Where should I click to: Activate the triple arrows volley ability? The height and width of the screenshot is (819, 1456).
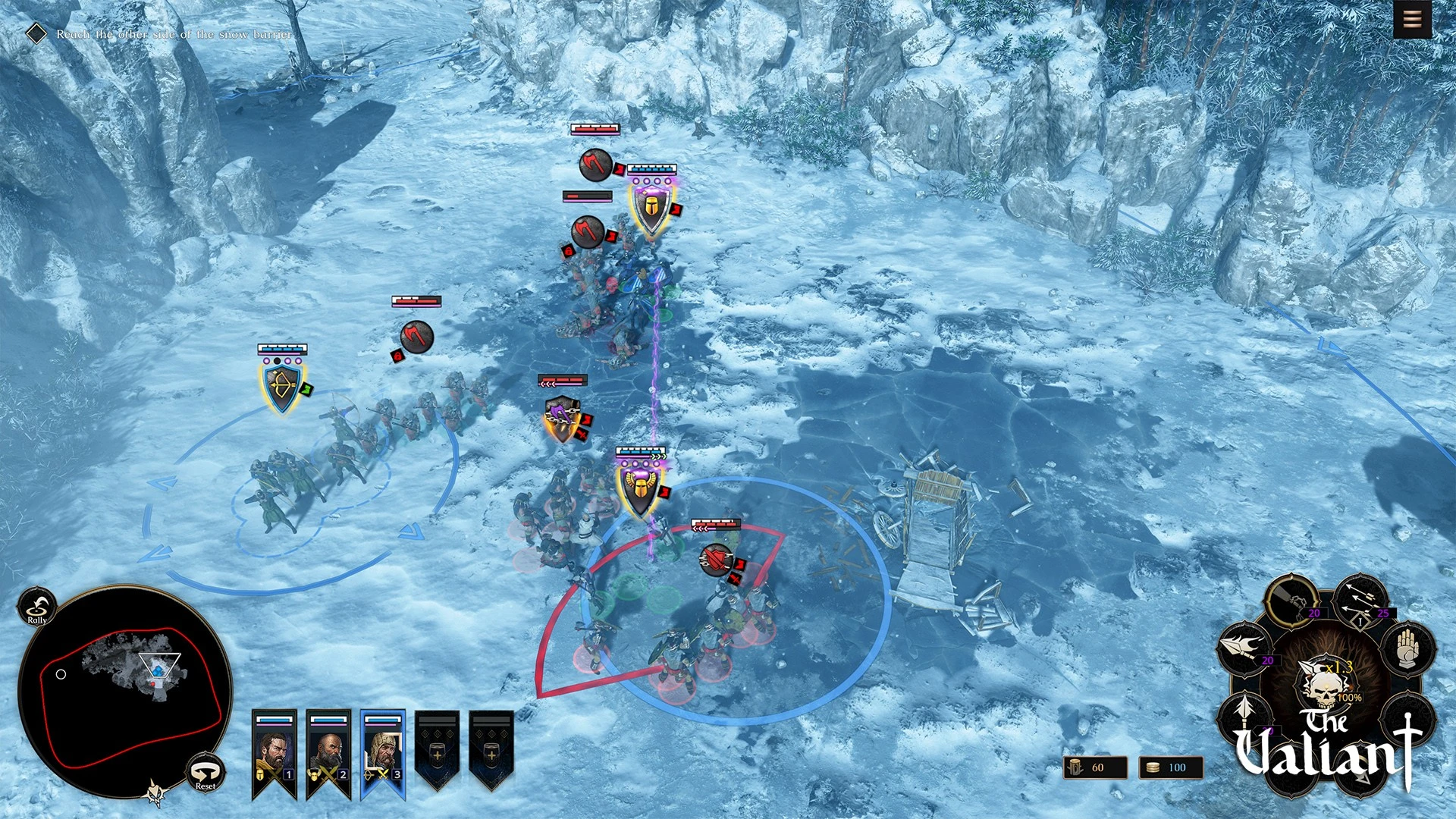pyautogui.click(x=1361, y=600)
